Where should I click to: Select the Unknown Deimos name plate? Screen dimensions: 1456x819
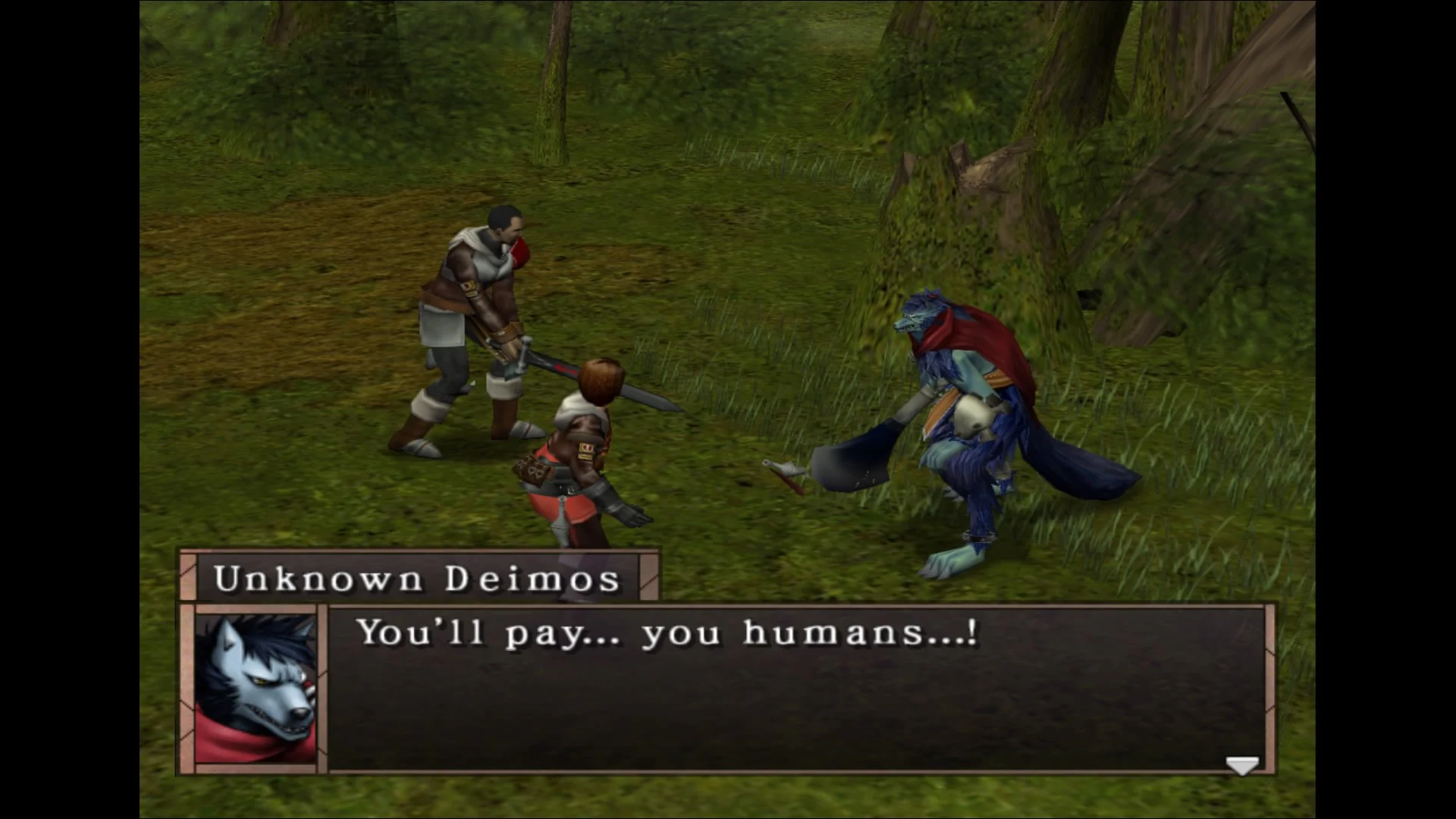[417, 579]
